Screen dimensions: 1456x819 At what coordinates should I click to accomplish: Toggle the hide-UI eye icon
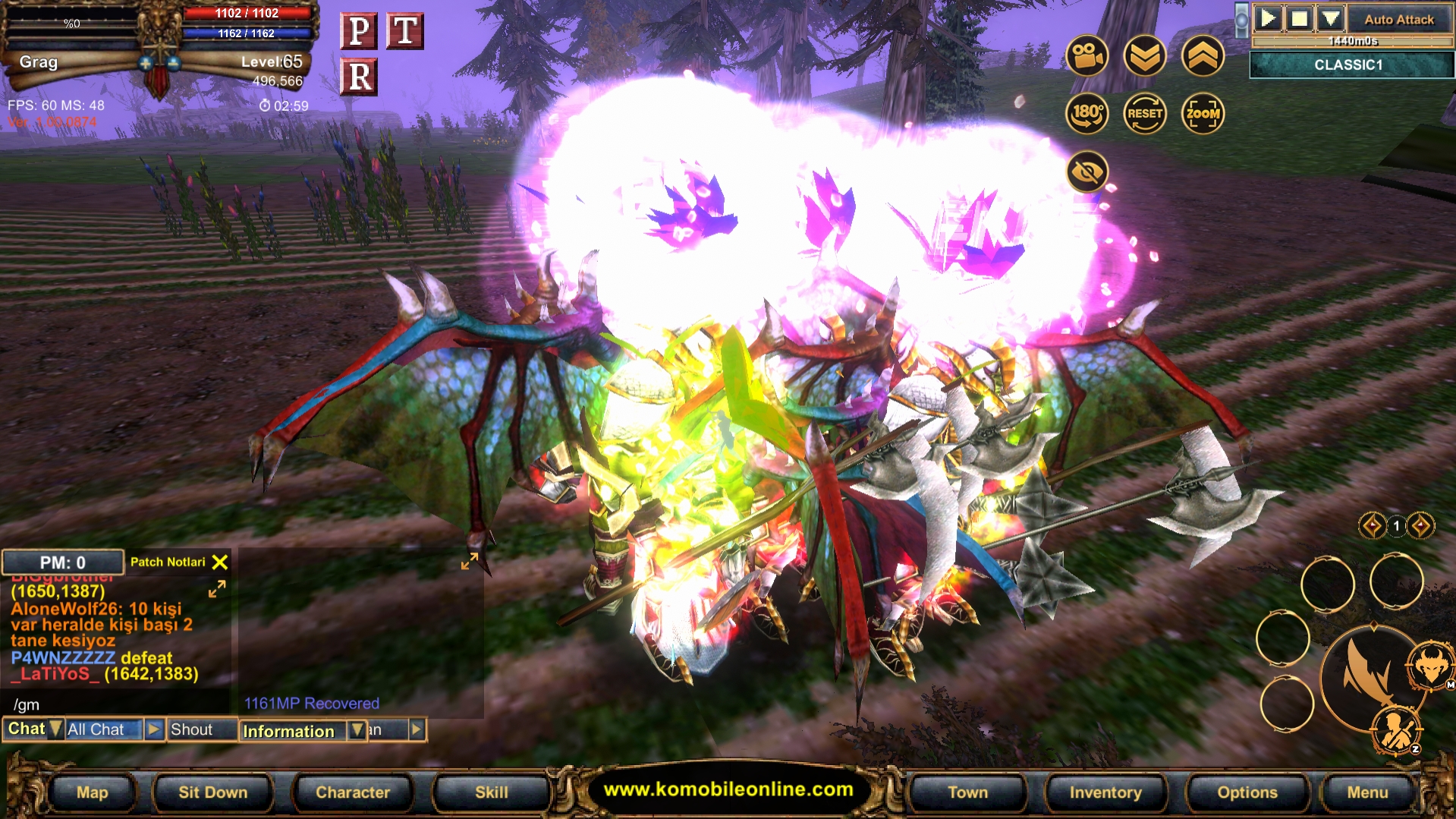tap(1088, 172)
